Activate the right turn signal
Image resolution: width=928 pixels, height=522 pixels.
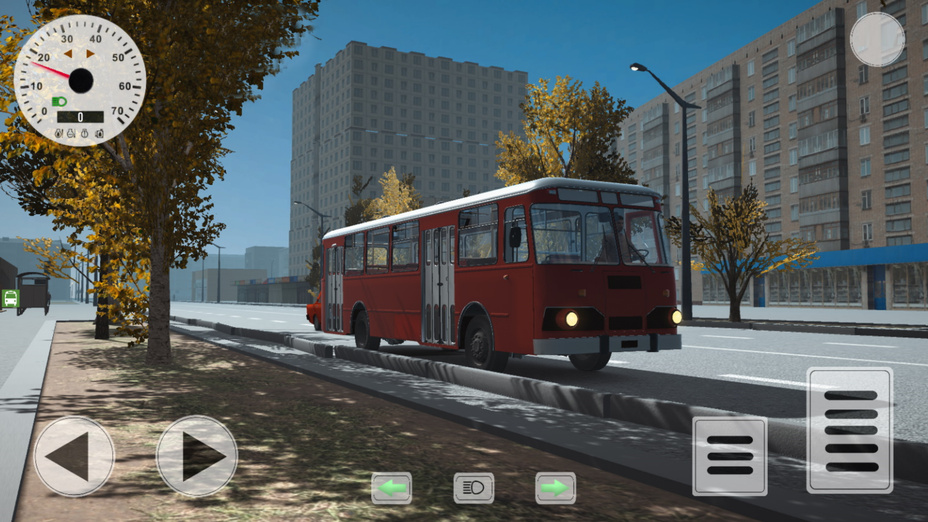point(555,488)
